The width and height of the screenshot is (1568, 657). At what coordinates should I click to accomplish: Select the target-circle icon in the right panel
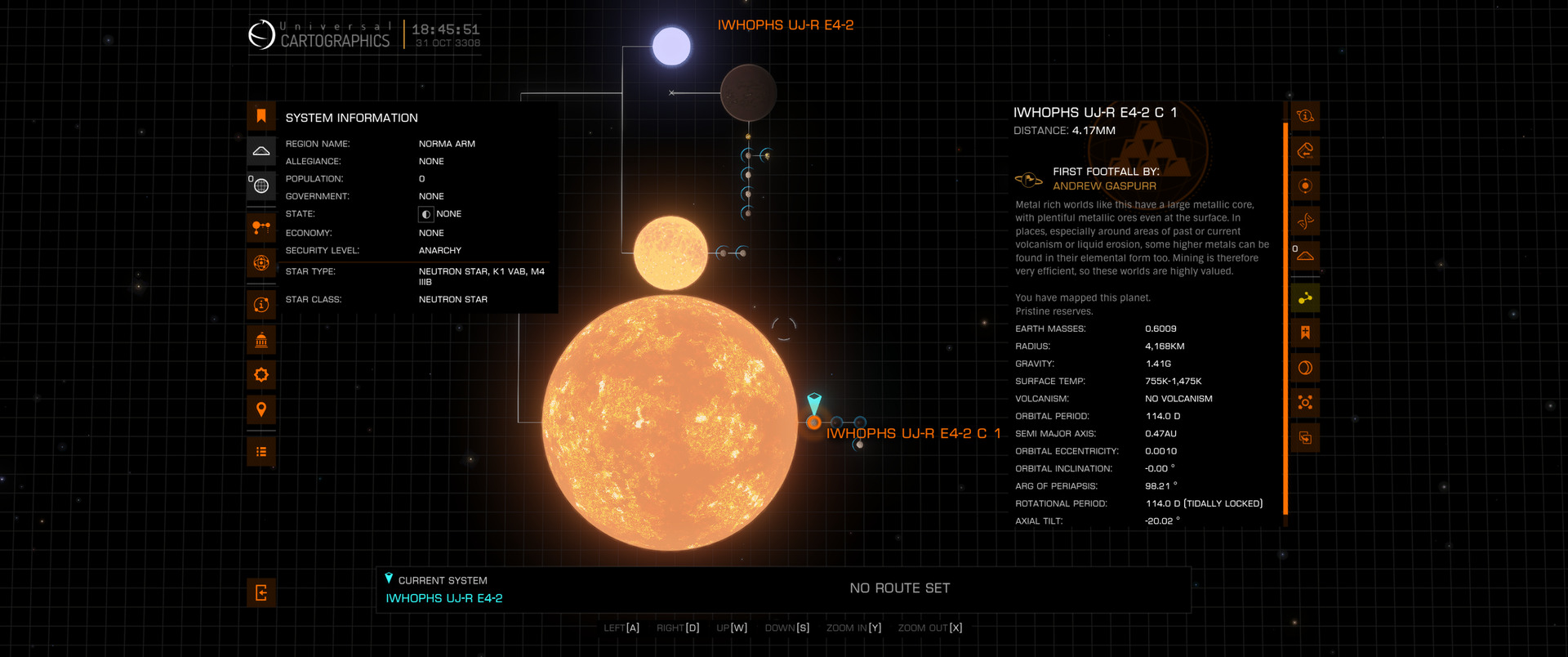1305,185
